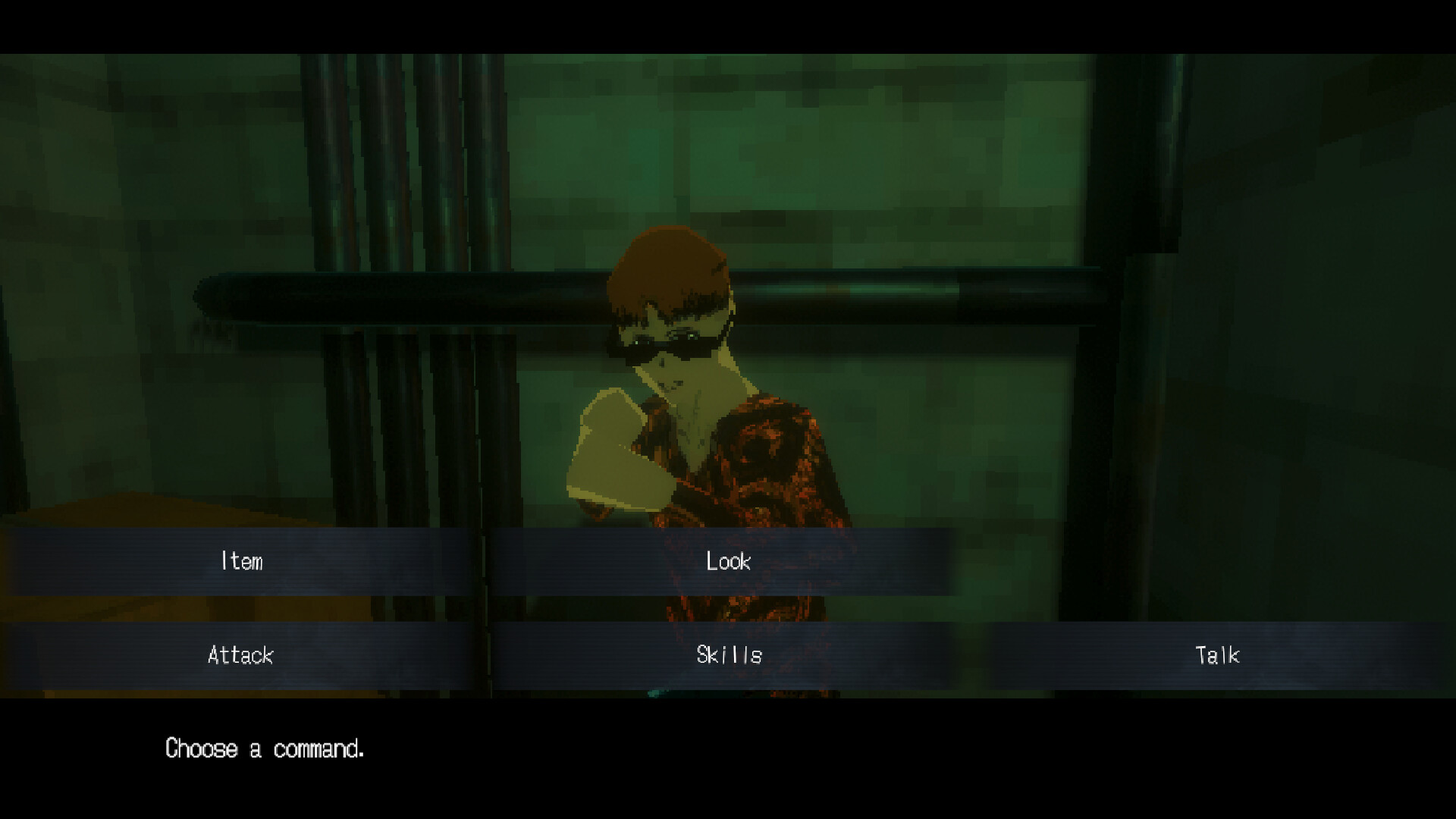The height and width of the screenshot is (819, 1456).
Task: Select the Item command
Action: click(x=240, y=562)
